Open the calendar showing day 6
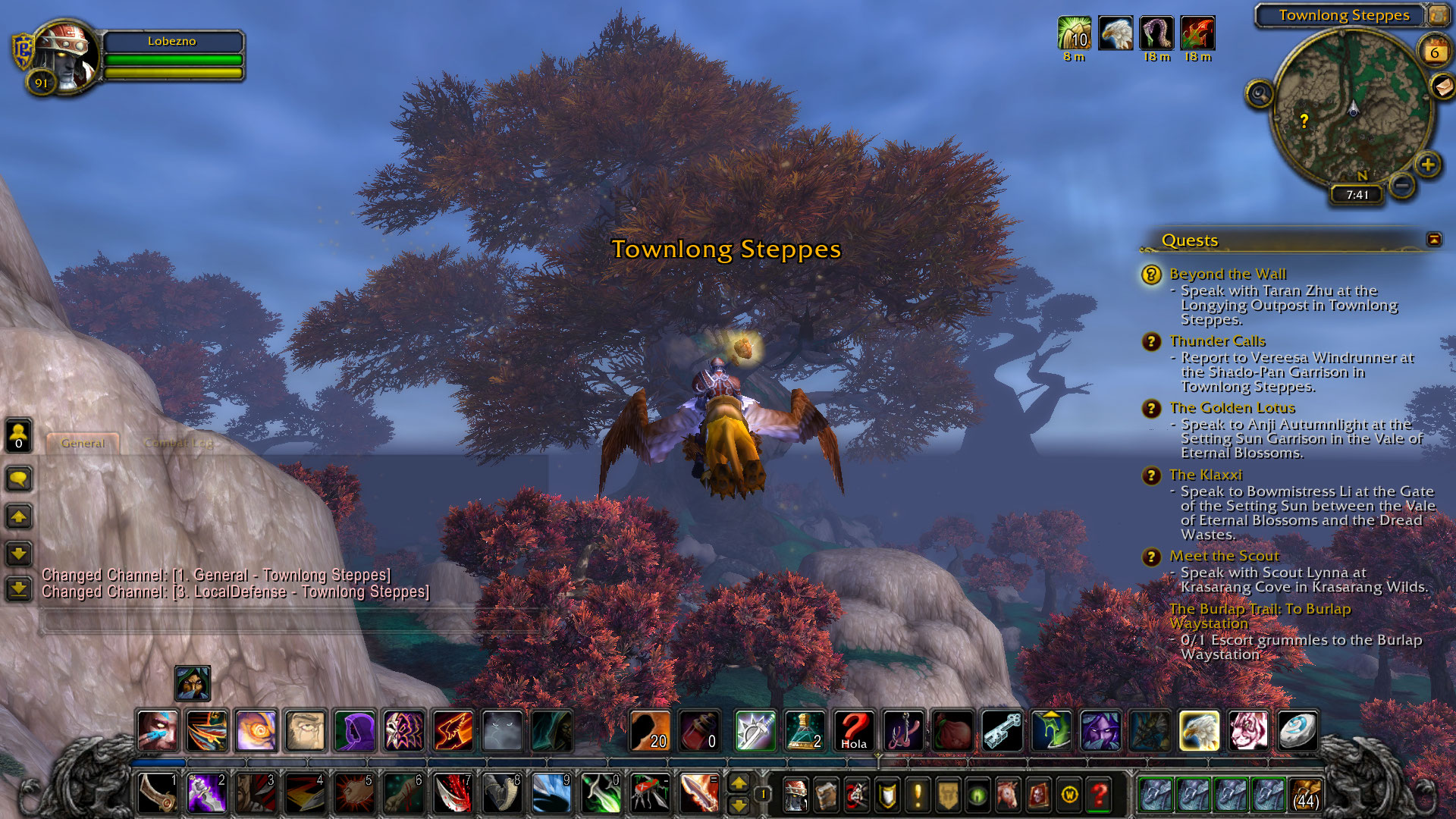 pos(1434,52)
